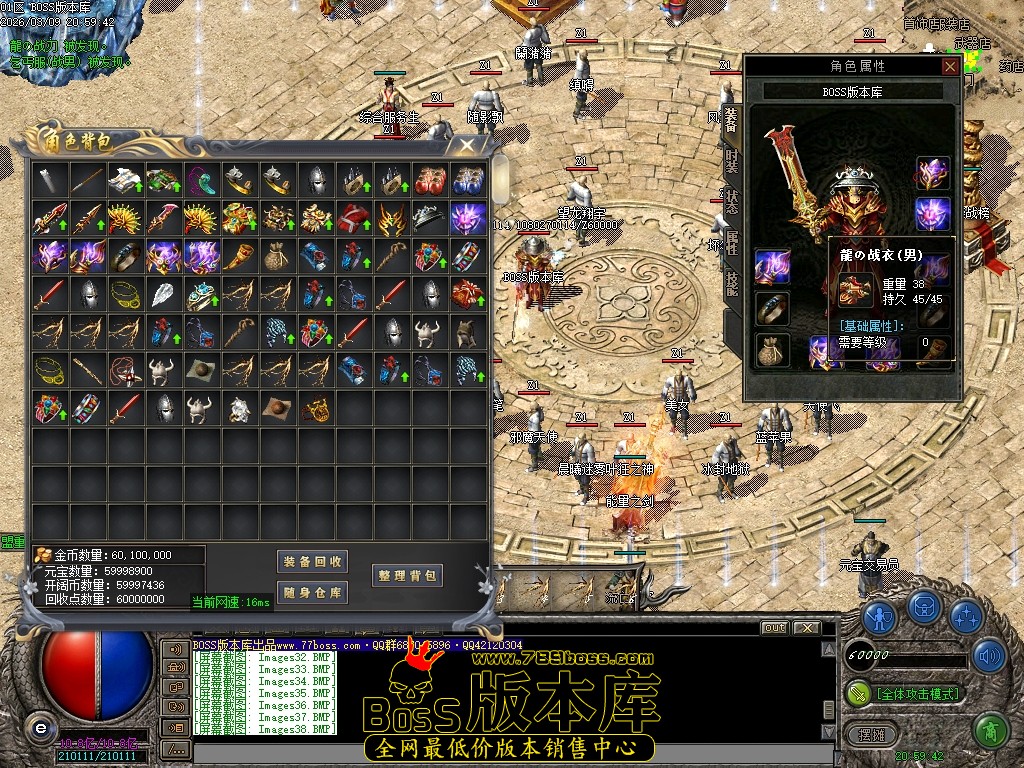The image size is (1024, 768).
Task: Select the 技能 skills tab
Action: click(x=731, y=282)
